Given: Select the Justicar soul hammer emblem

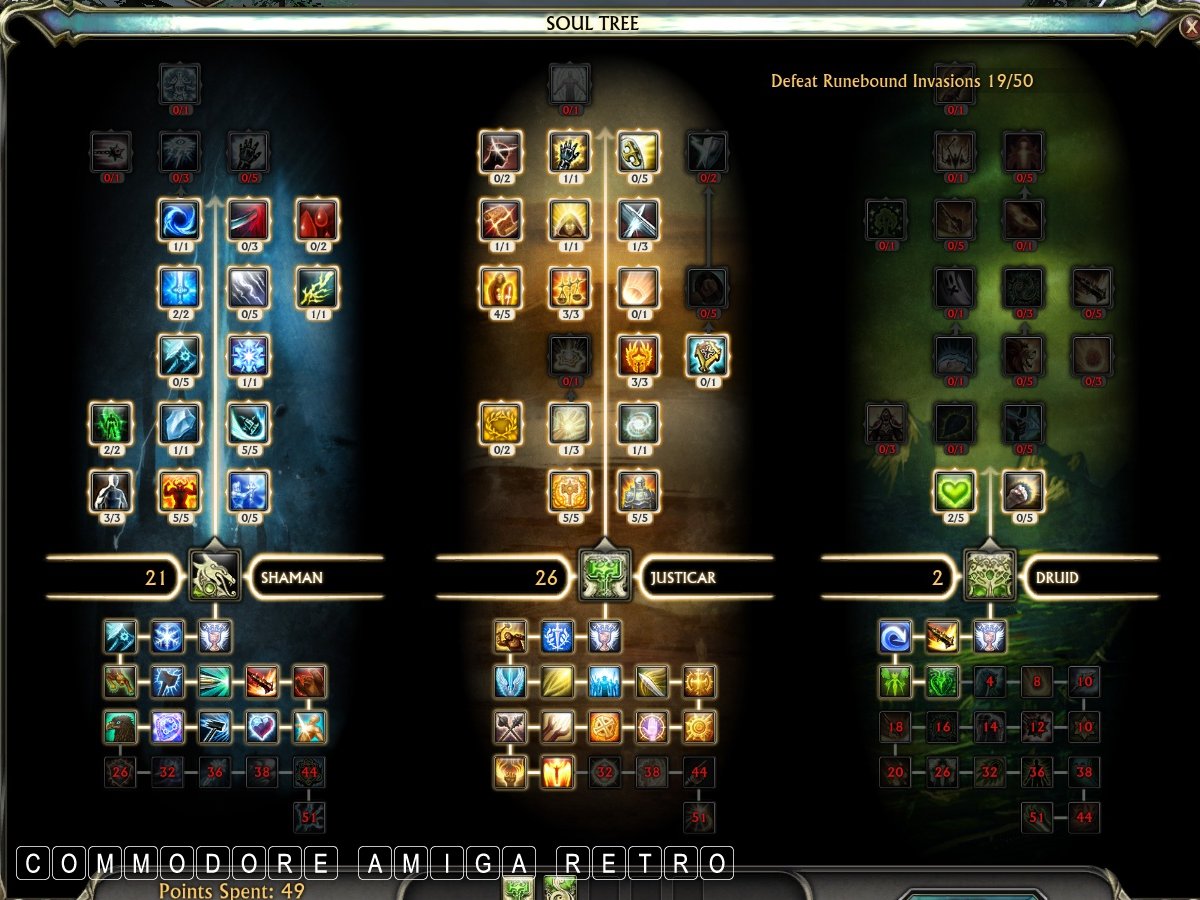Looking at the screenshot, I should click(x=604, y=576).
